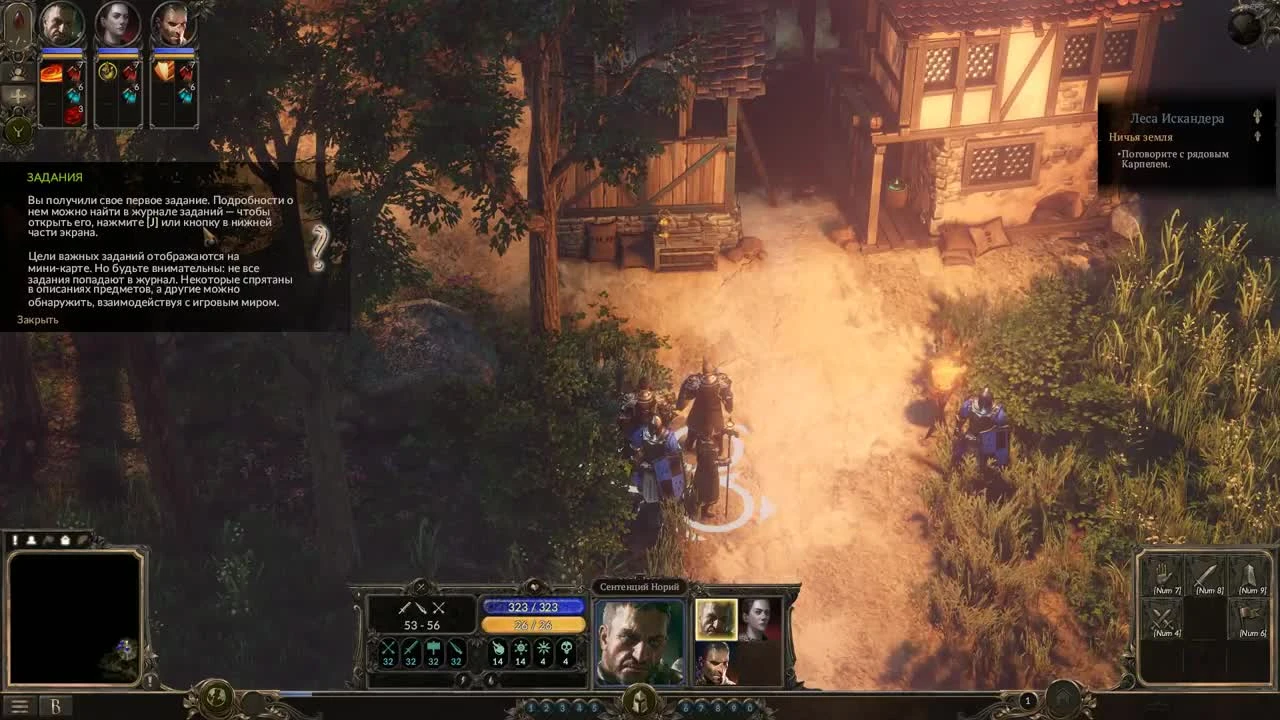Click the crossed swords attack icon (Num 4)
1280x720 pixels.
[1163, 618]
